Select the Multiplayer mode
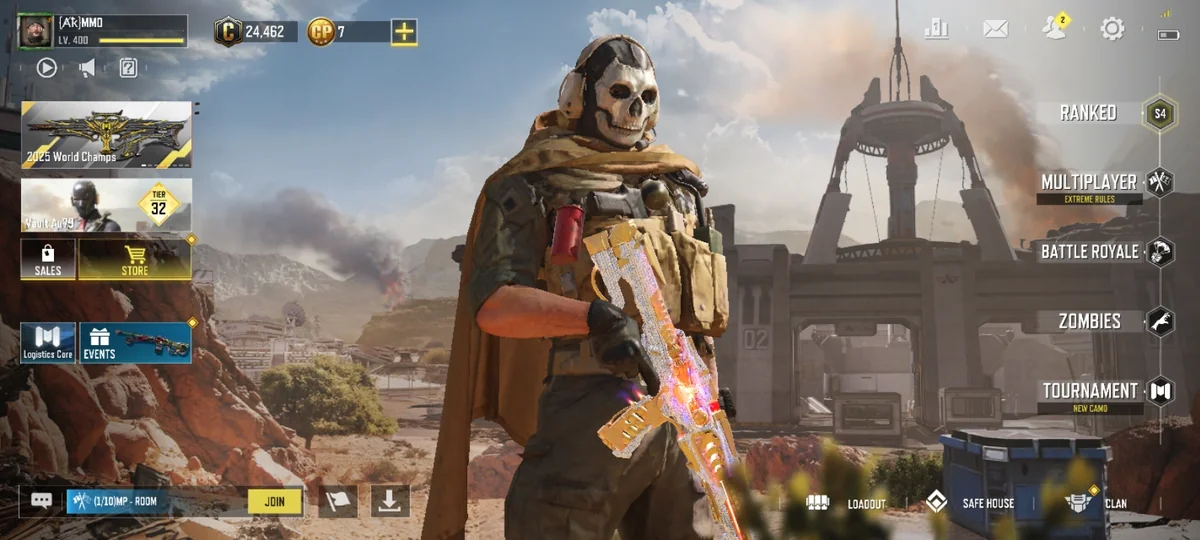Viewport: 1200px width, 540px height. pos(1089,183)
